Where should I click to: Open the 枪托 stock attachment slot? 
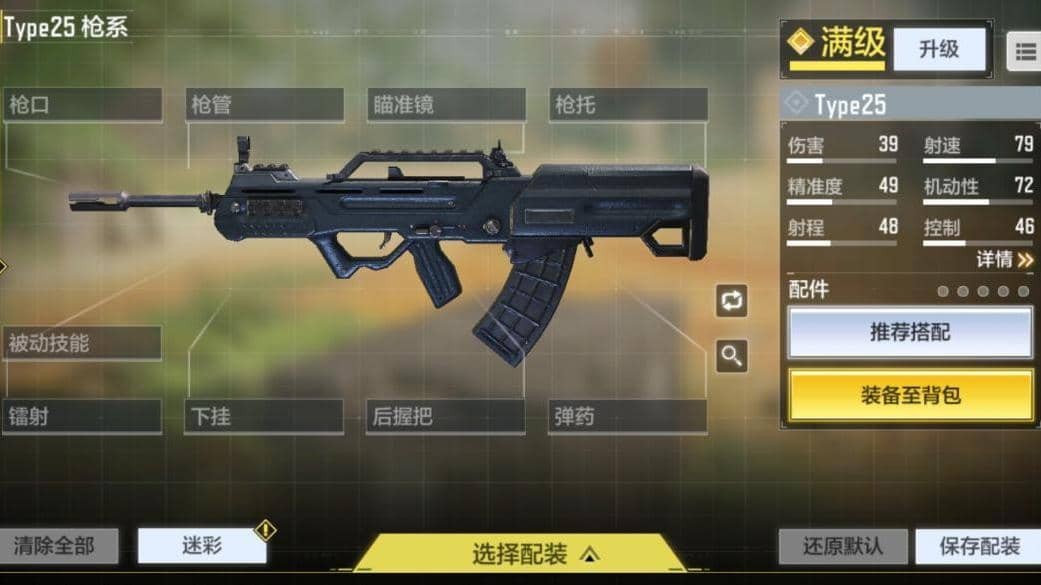pyautogui.click(x=628, y=105)
